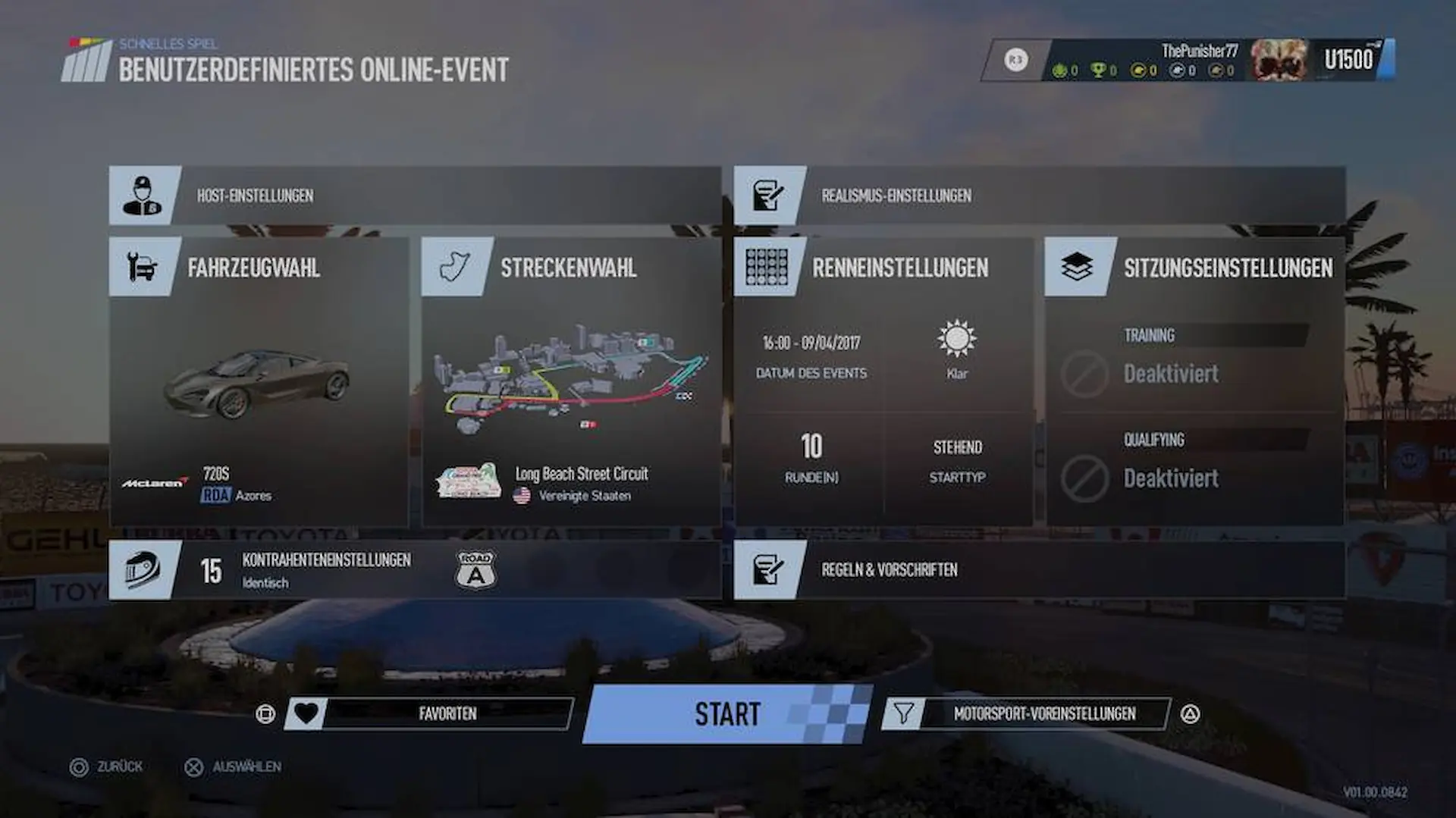This screenshot has width=1456, height=818.
Task: Change the Klar weather setting
Action: click(957, 350)
